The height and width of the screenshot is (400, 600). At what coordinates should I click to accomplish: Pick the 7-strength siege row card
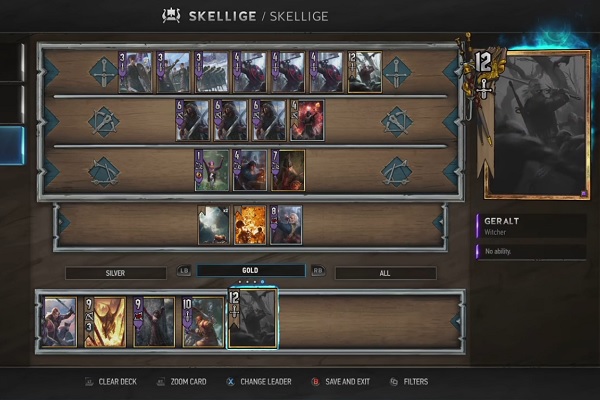click(288, 170)
